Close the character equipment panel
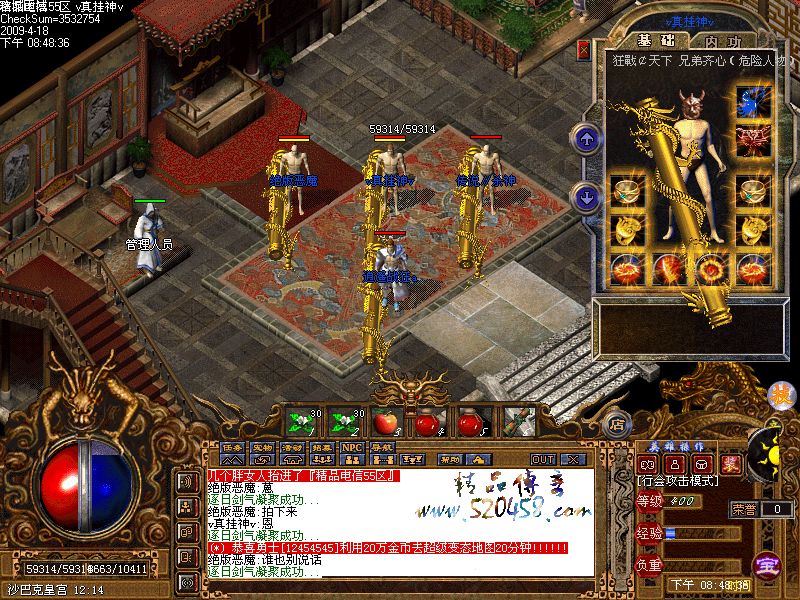The width and height of the screenshot is (800, 600). pos(584,49)
